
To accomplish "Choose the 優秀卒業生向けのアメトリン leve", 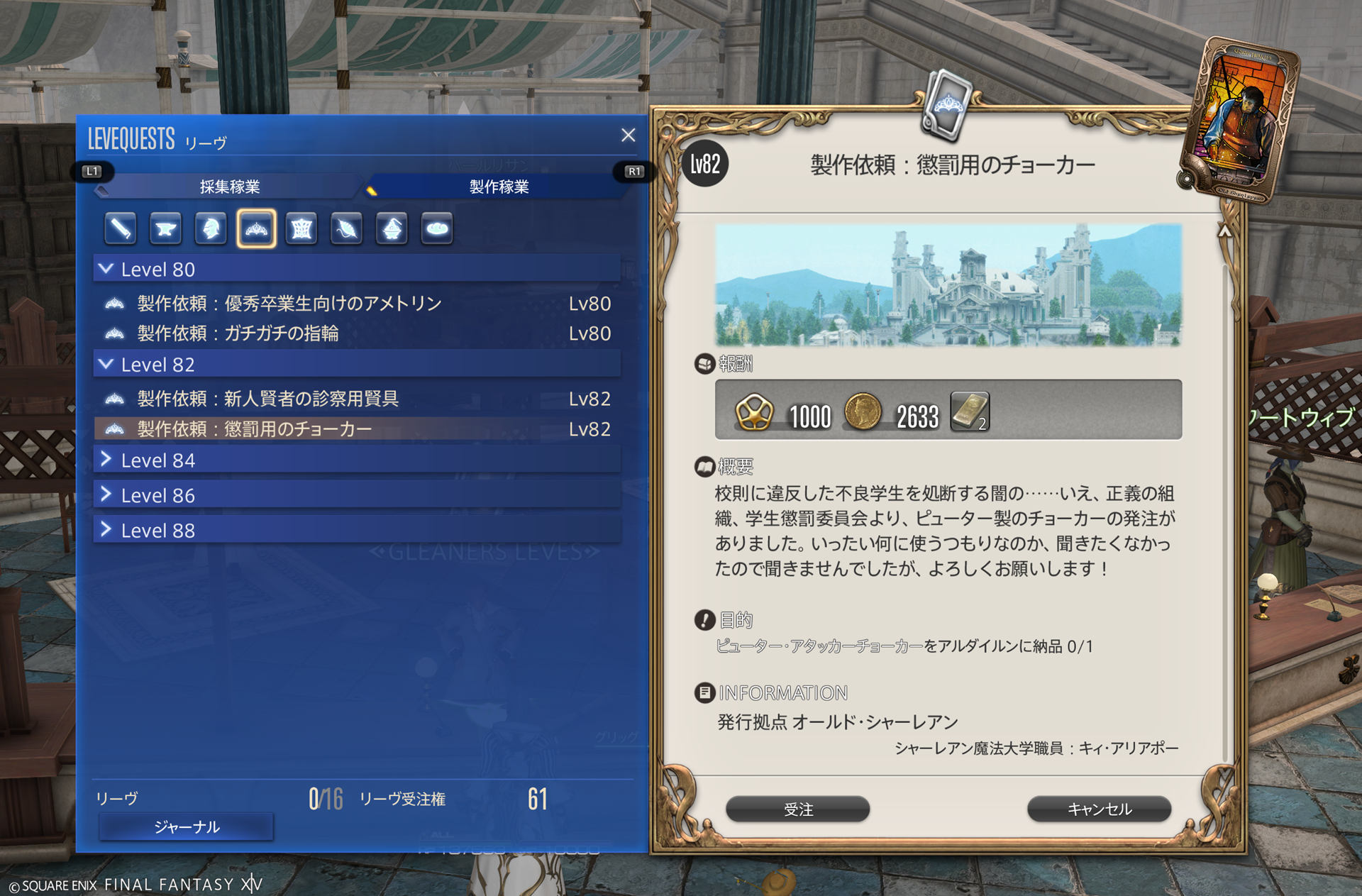I will click(289, 304).
